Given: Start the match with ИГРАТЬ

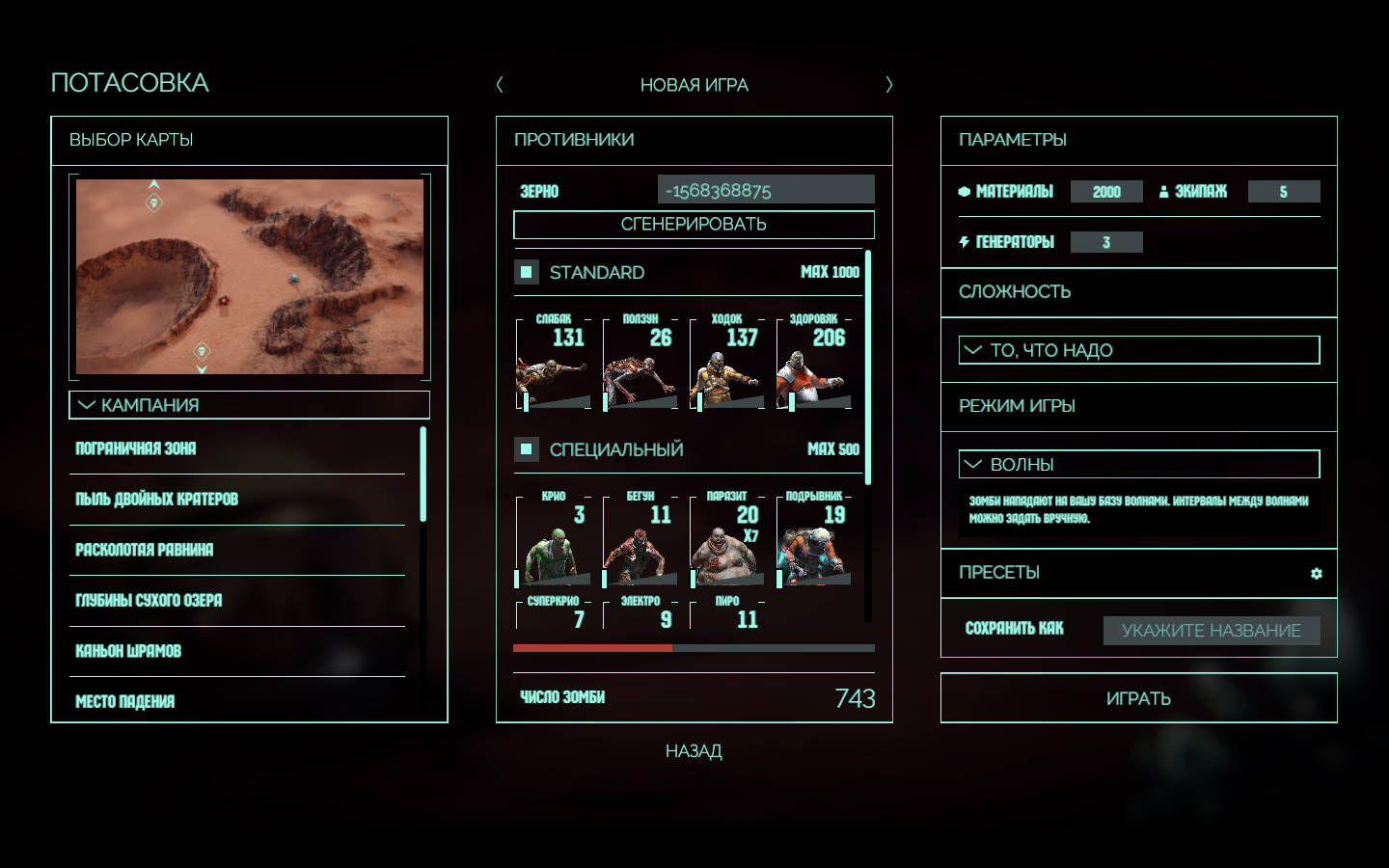Looking at the screenshot, I should click(x=1138, y=698).
